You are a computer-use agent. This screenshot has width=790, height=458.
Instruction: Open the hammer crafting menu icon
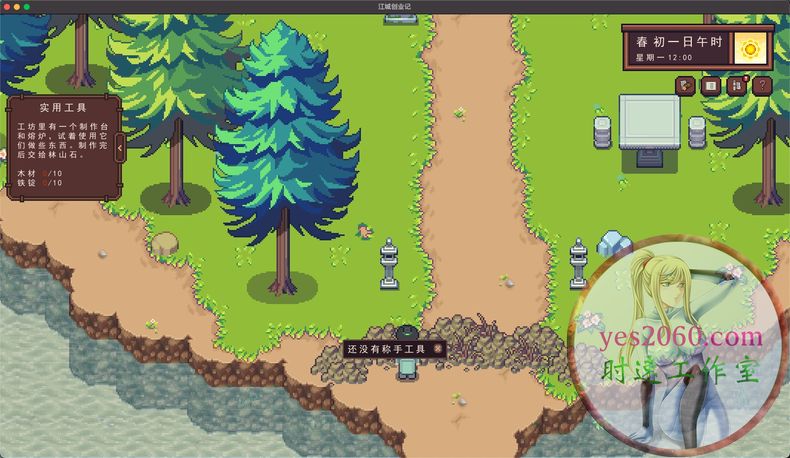coord(685,86)
